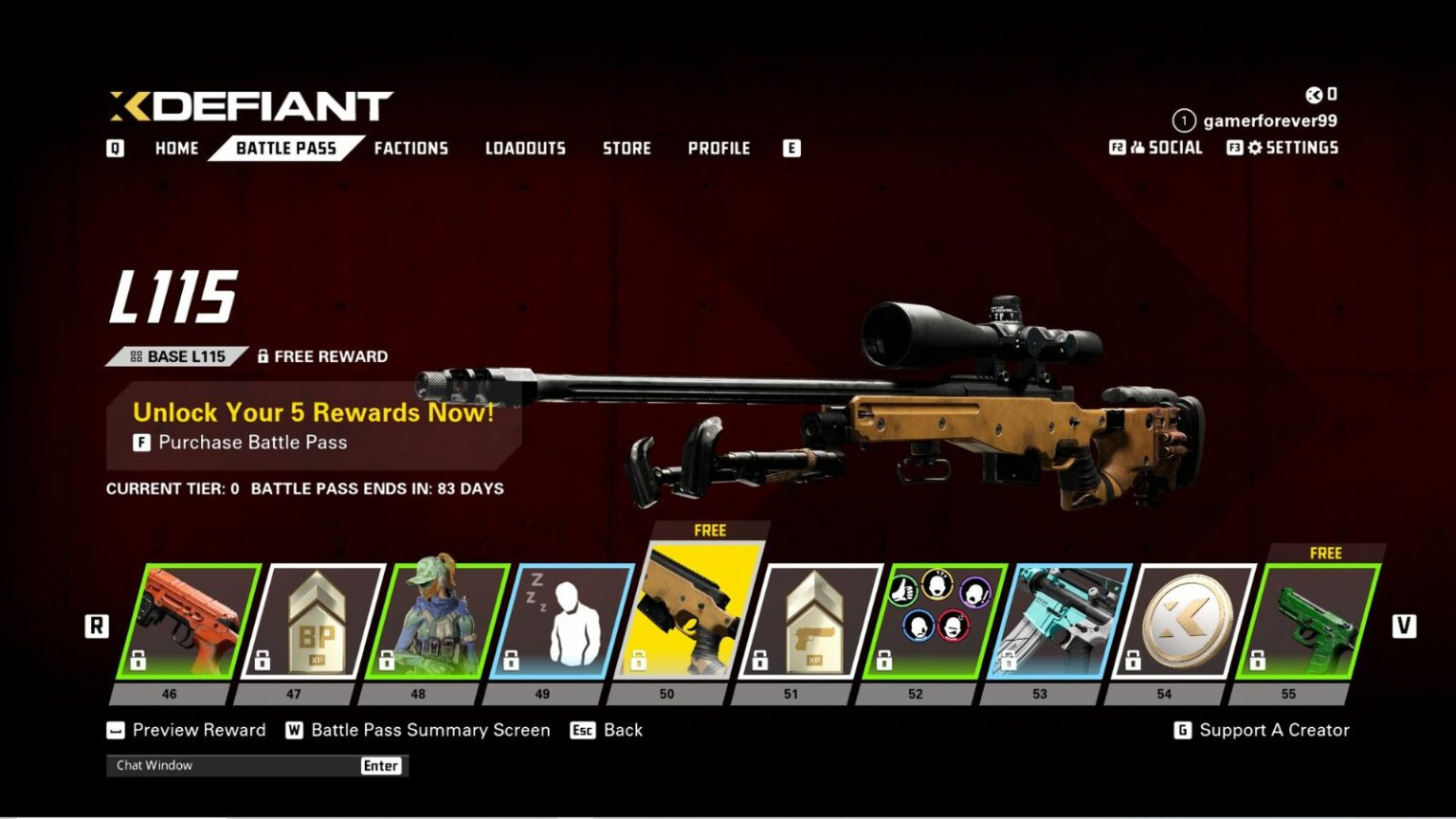Open Battle Pass Summary Screen option

point(430,730)
